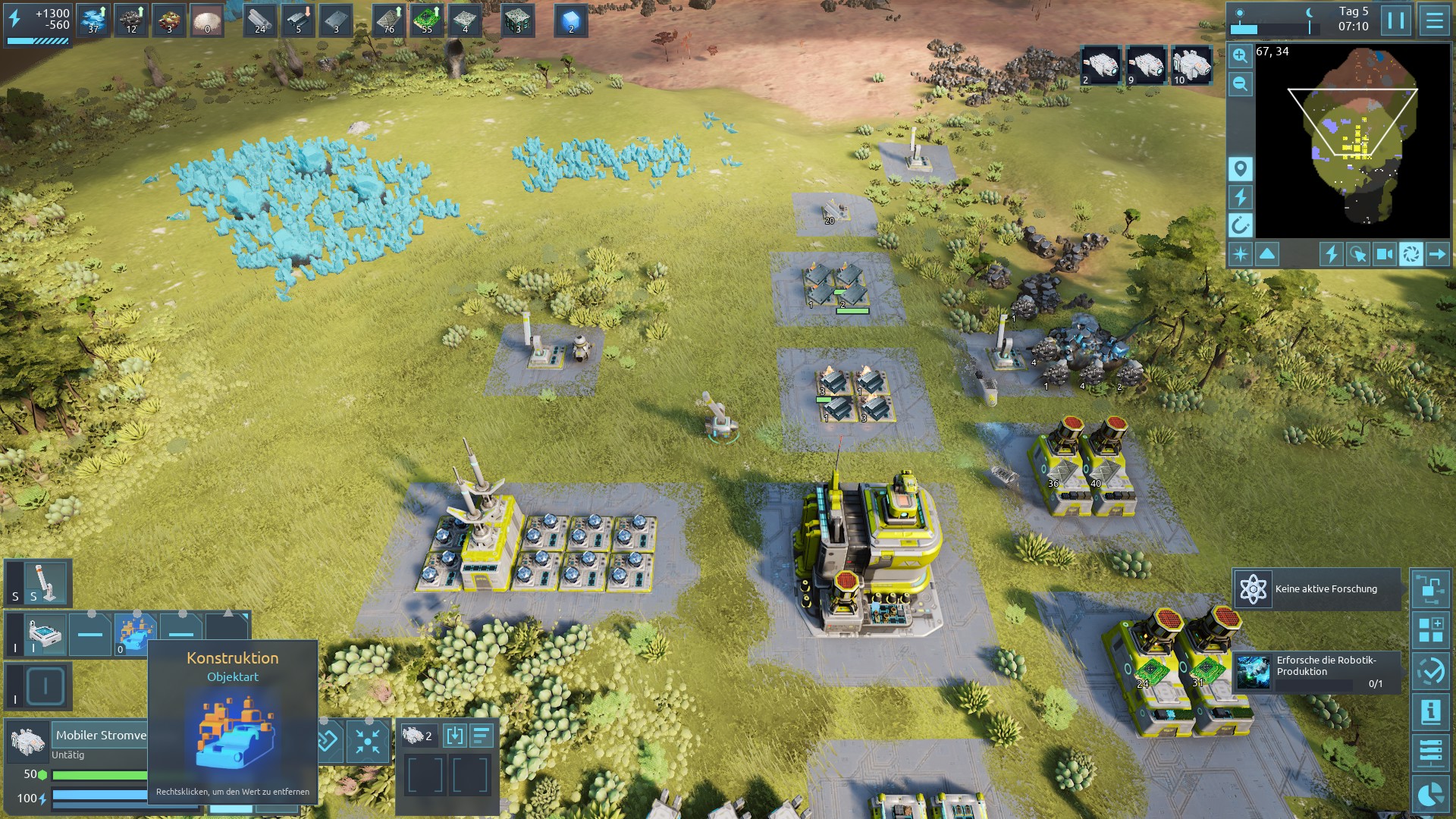1456x819 pixels.
Task: Toggle the map pin marker button
Action: [x=1240, y=168]
